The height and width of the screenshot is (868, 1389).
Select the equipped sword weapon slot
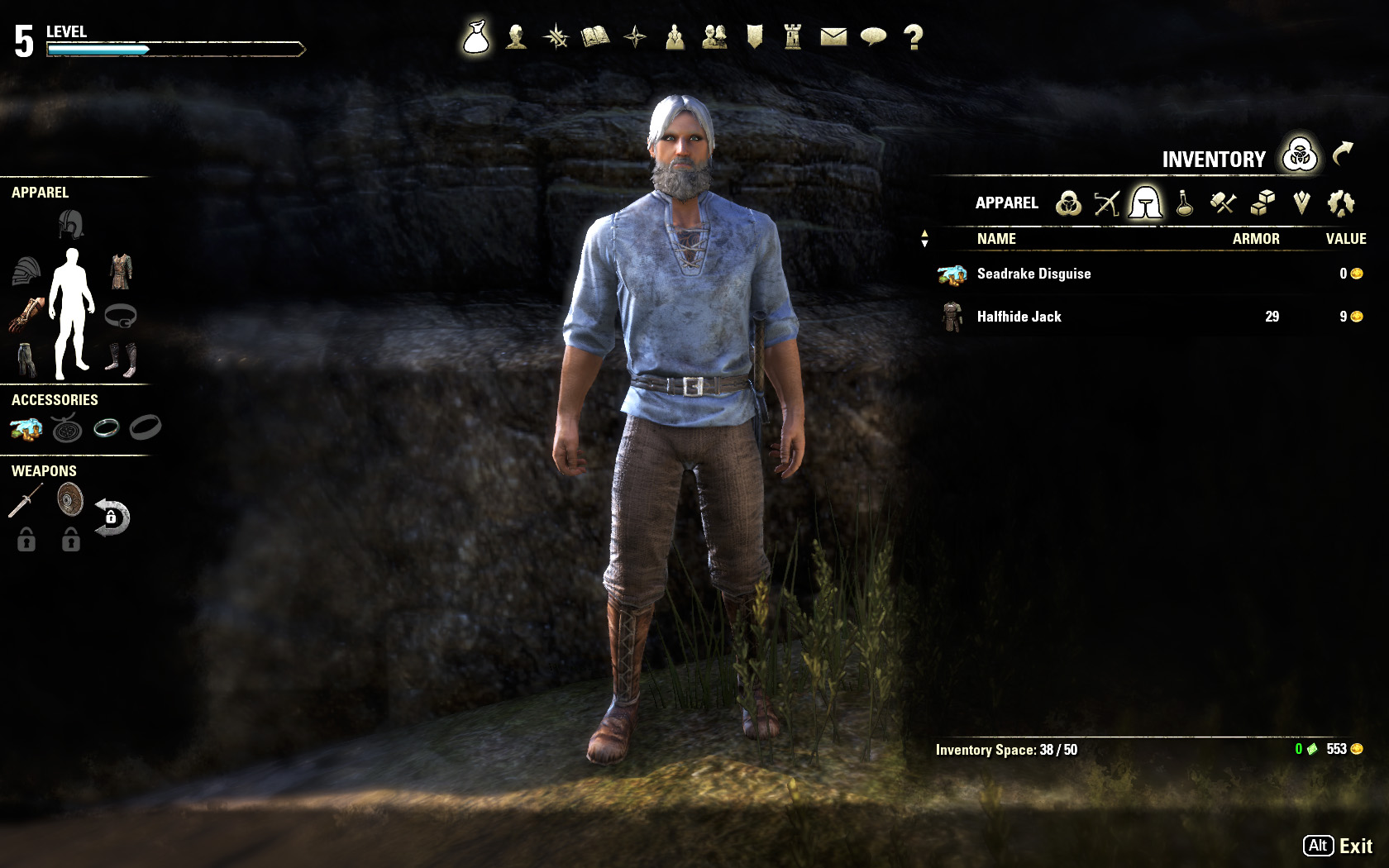pyautogui.click(x=26, y=501)
